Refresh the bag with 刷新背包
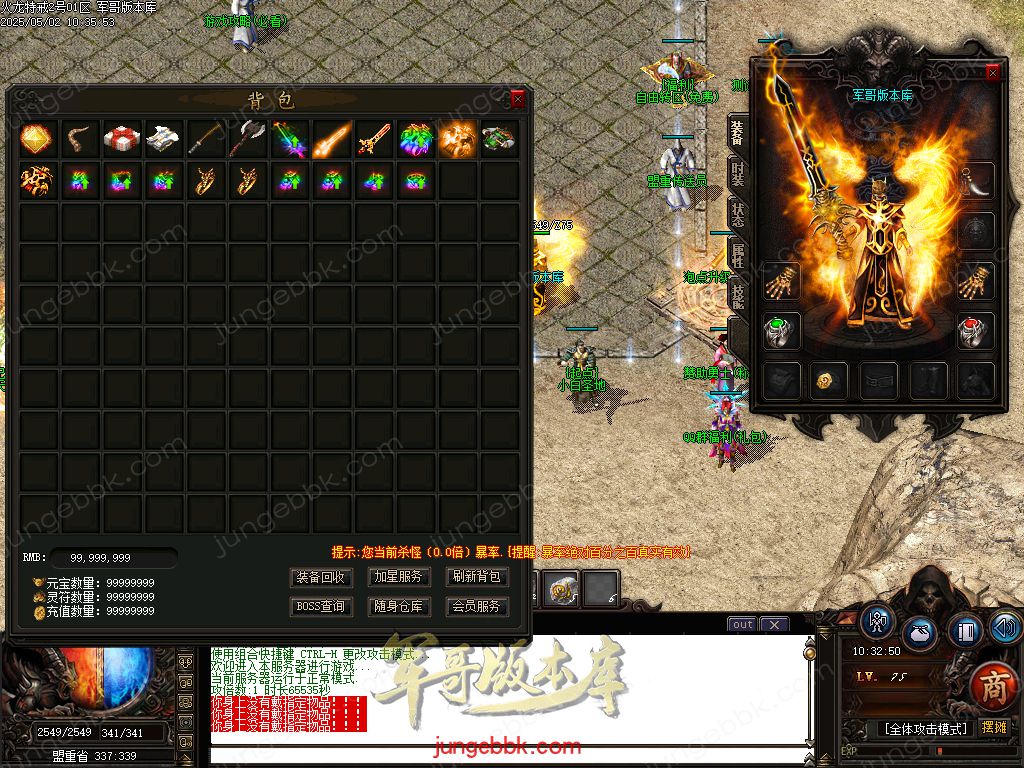The width and height of the screenshot is (1024, 768). (x=477, y=577)
